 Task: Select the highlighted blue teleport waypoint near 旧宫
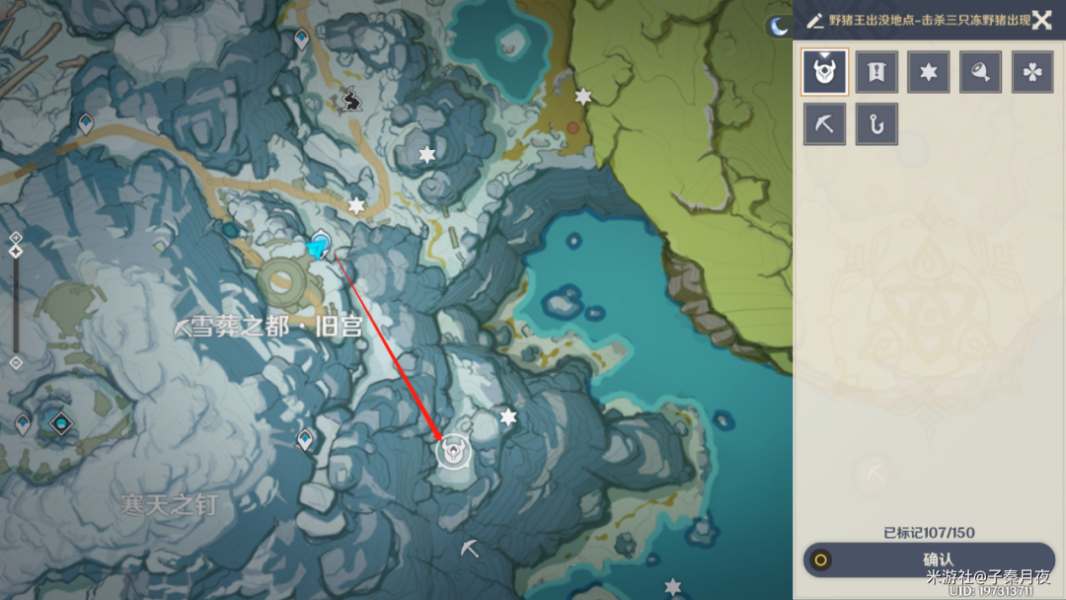(320, 245)
